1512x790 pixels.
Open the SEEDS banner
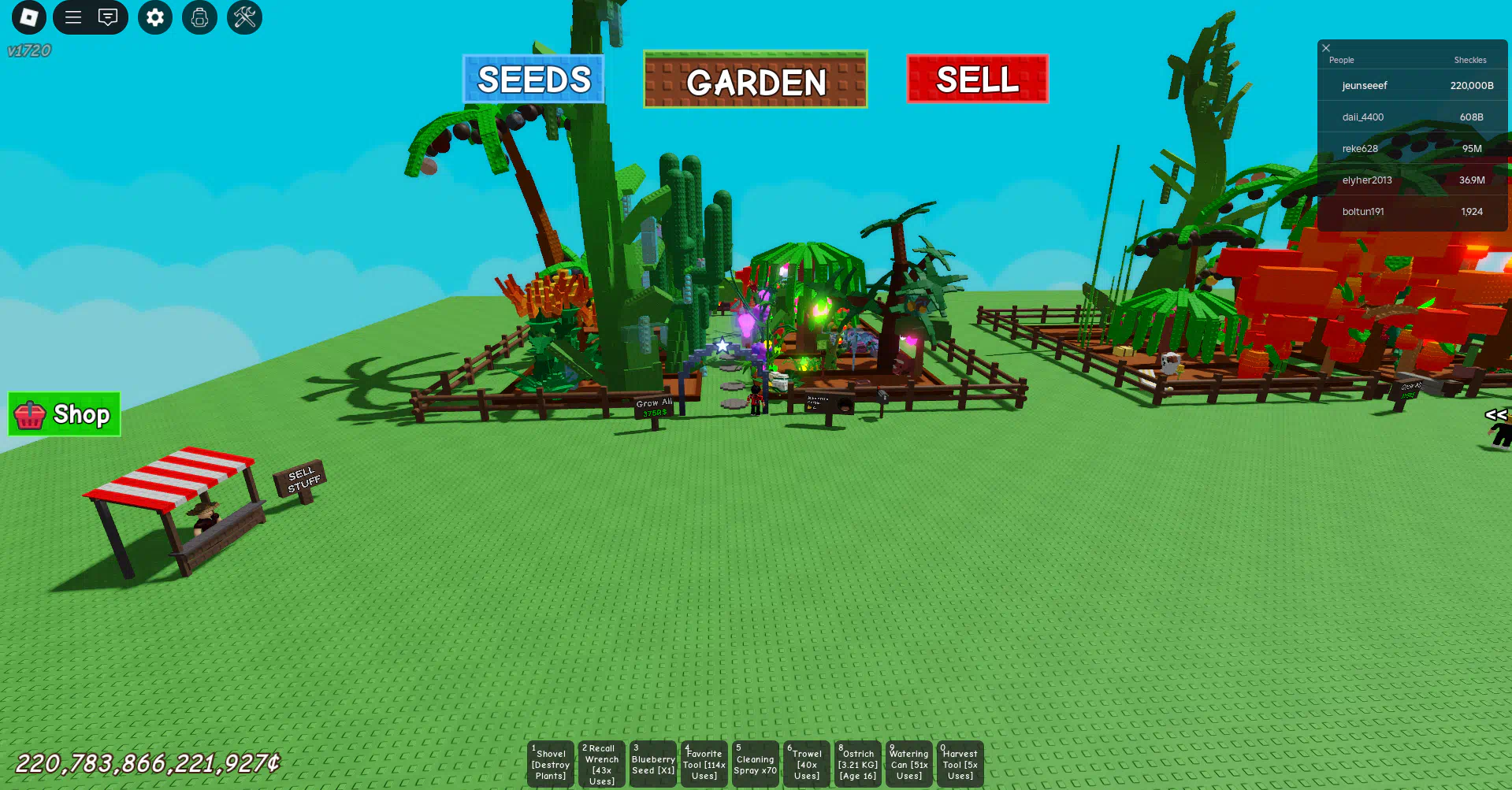[x=533, y=79]
